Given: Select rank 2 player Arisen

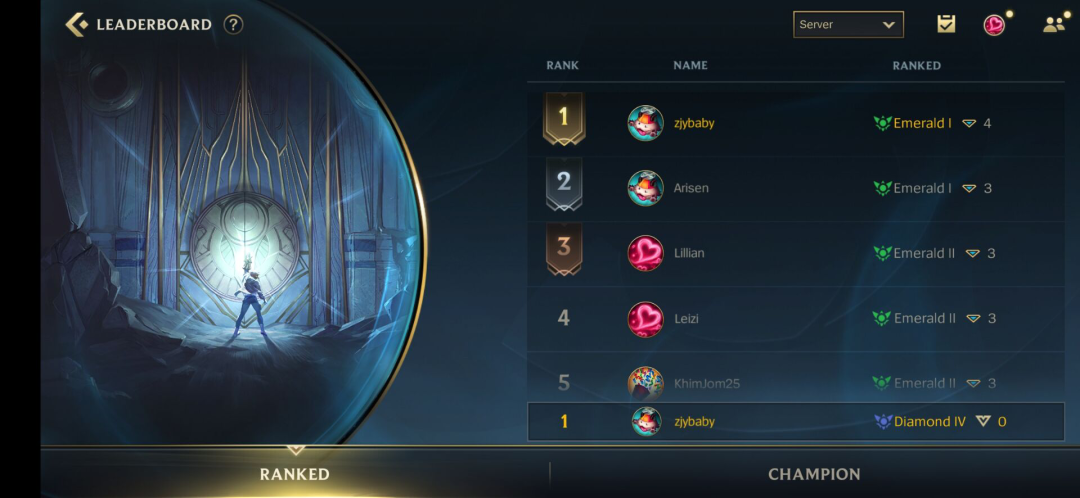Looking at the screenshot, I should pos(691,188).
